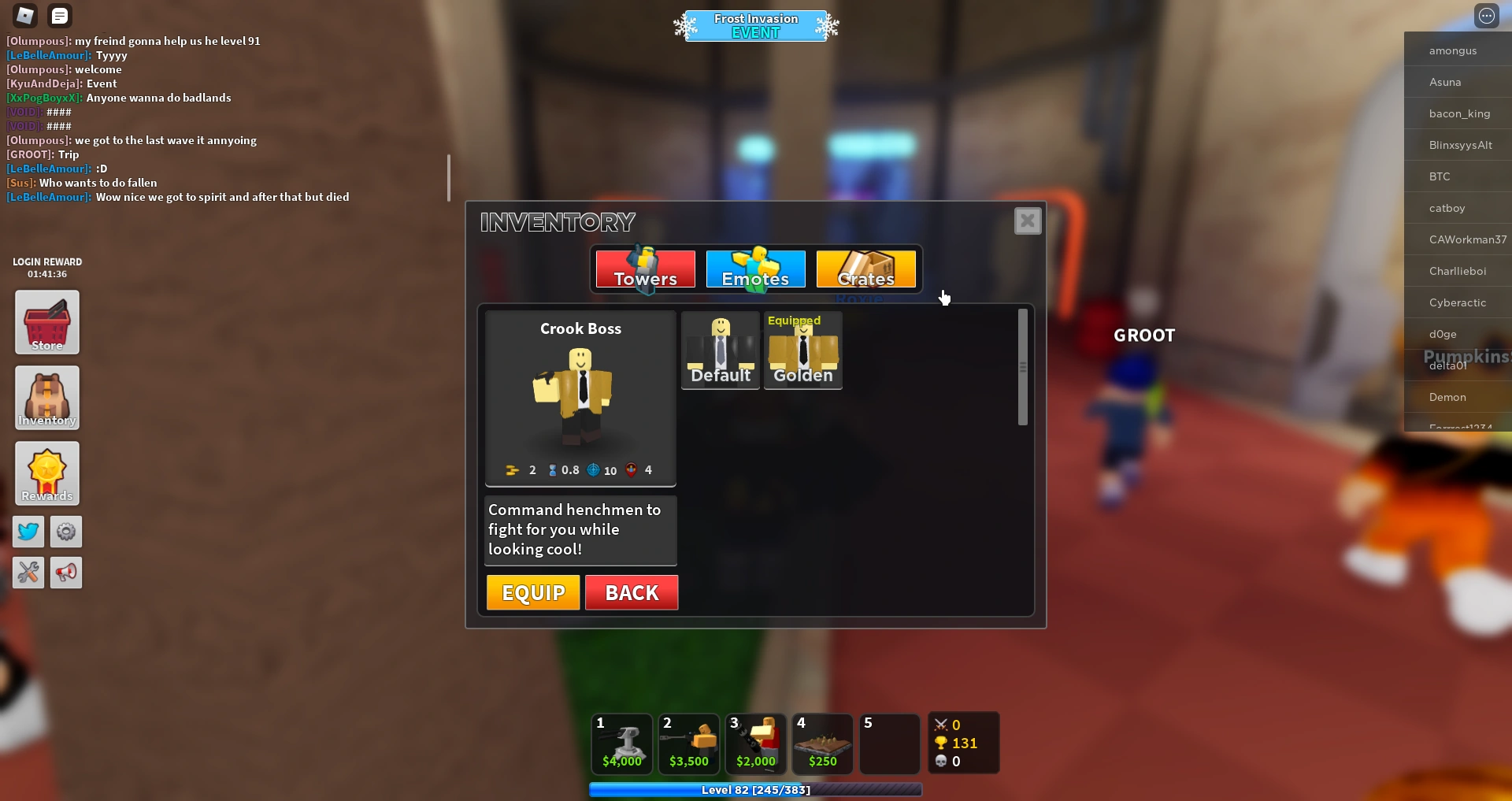Open the Emotes tab
The image size is (1512, 801).
[x=754, y=269]
